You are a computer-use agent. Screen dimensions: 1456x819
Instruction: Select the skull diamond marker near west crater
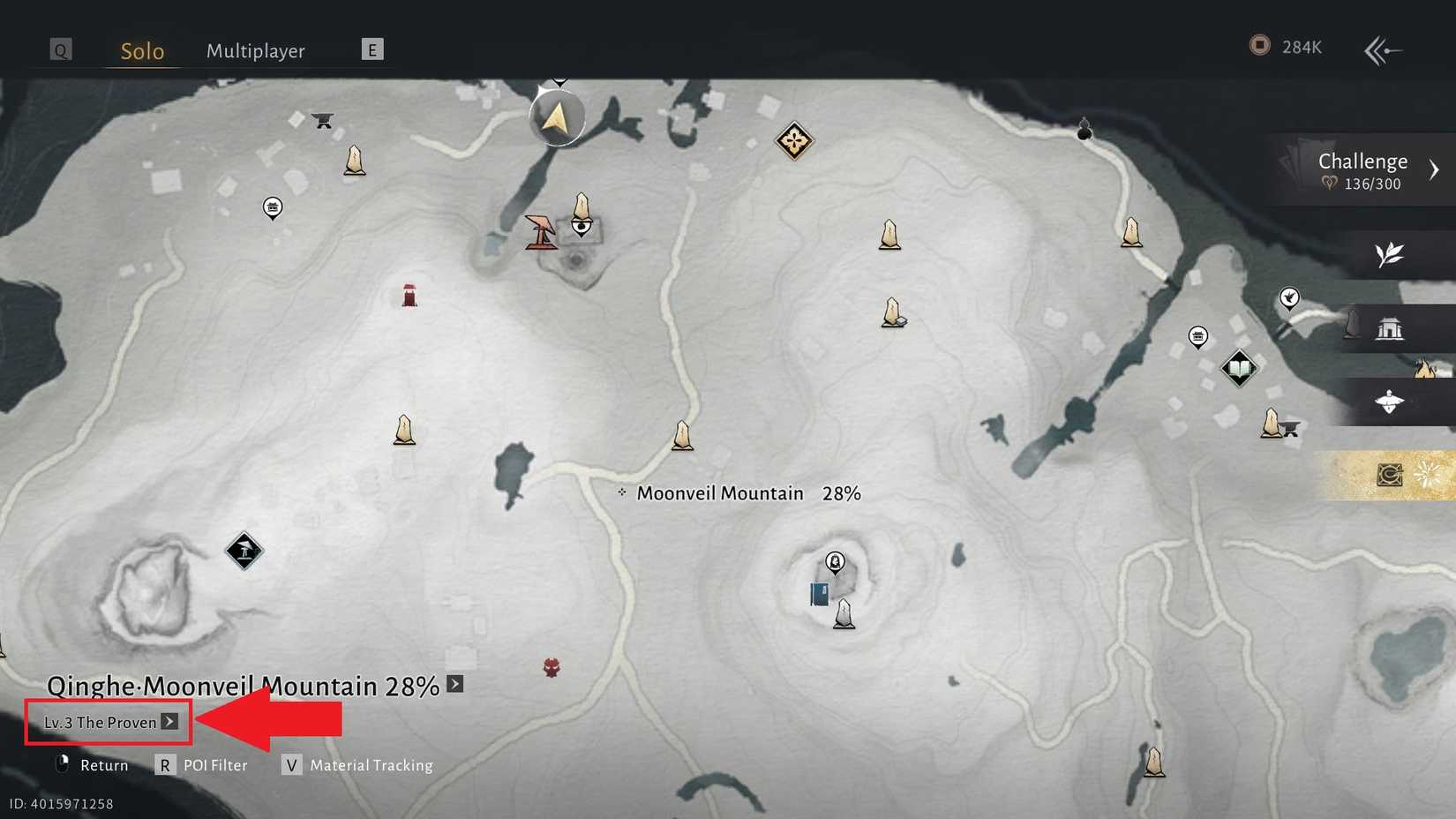click(x=244, y=549)
